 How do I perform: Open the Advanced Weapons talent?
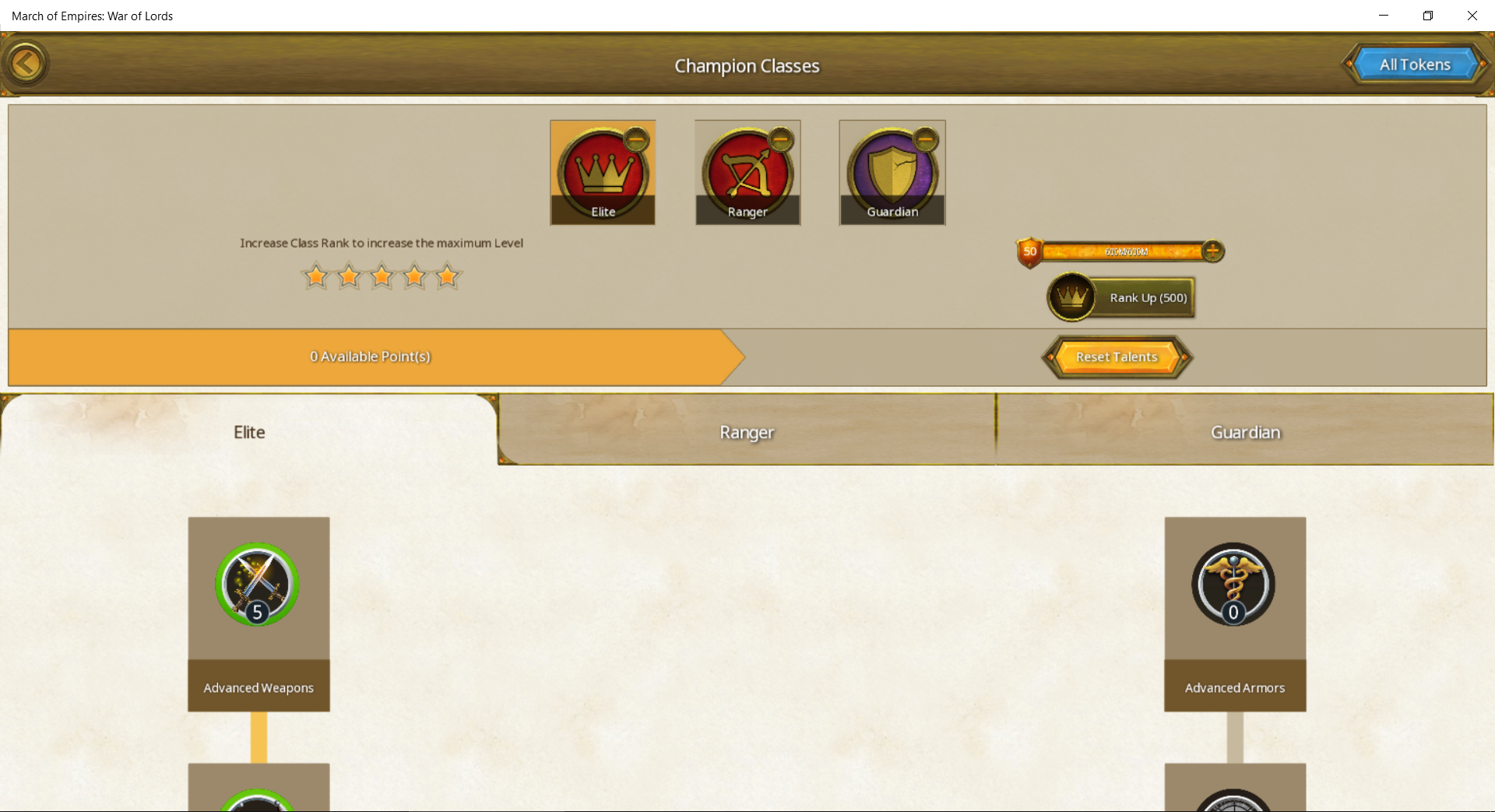pyautogui.click(x=258, y=585)
